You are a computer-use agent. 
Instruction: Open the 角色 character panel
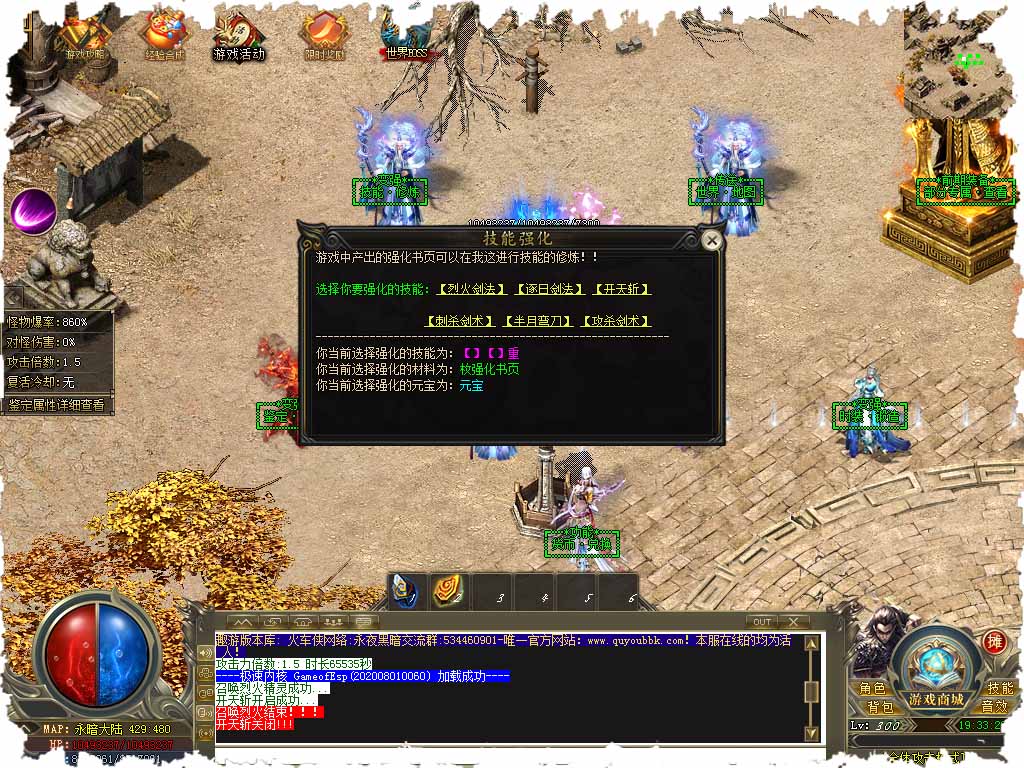(x=872, y=688)
